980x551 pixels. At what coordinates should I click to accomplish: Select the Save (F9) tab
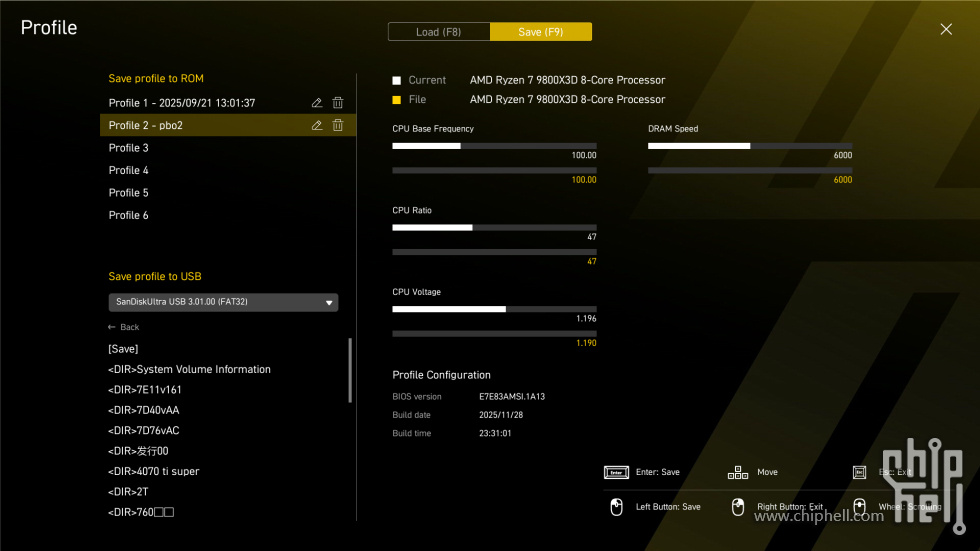tap(540, 32)
